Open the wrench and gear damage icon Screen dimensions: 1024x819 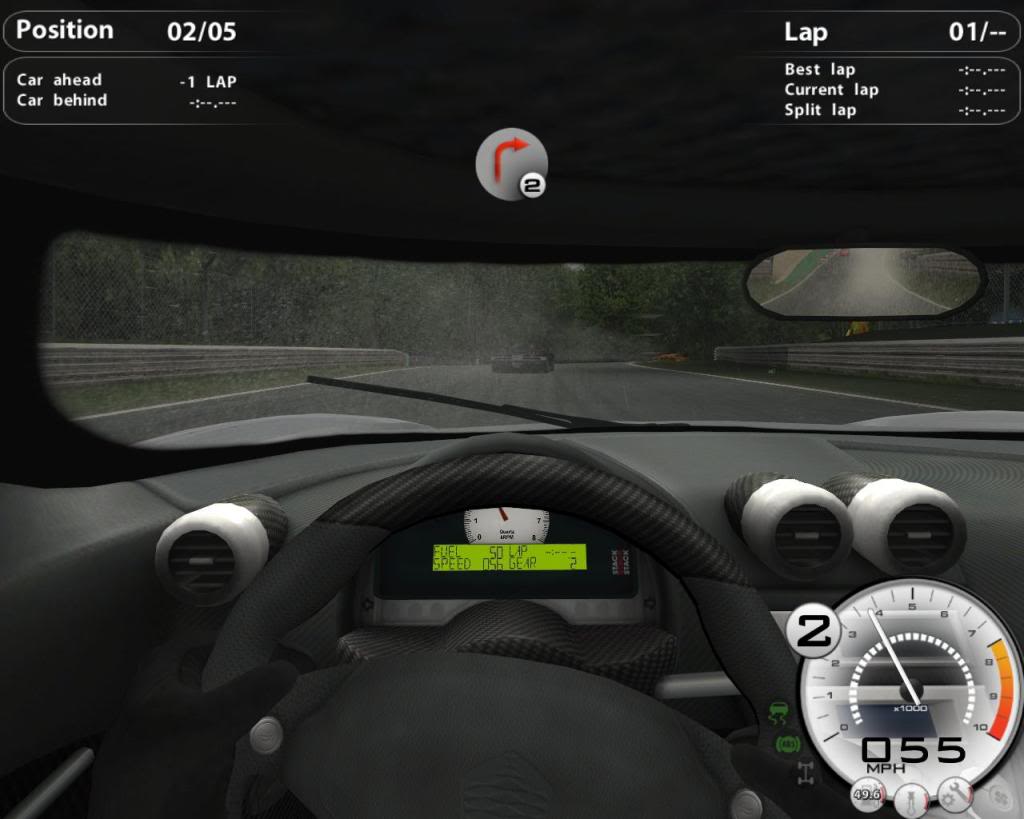[954, 795]
